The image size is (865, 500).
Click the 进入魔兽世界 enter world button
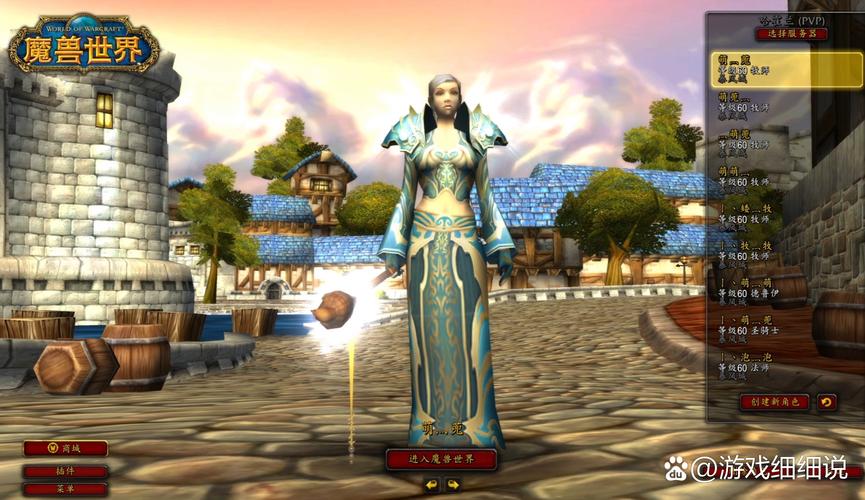pos(441,459)
